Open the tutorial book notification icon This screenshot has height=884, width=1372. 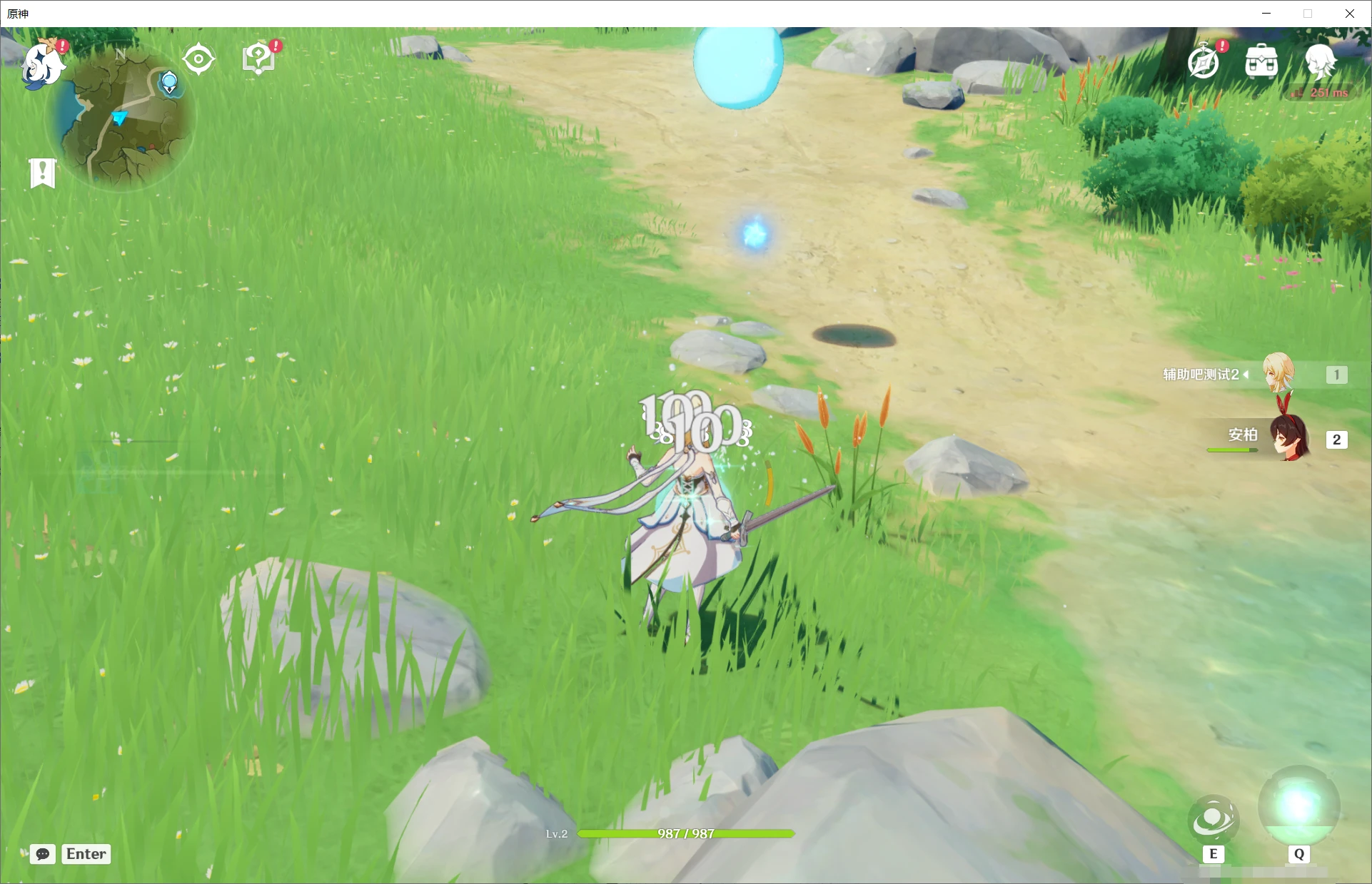coord(258,57)
